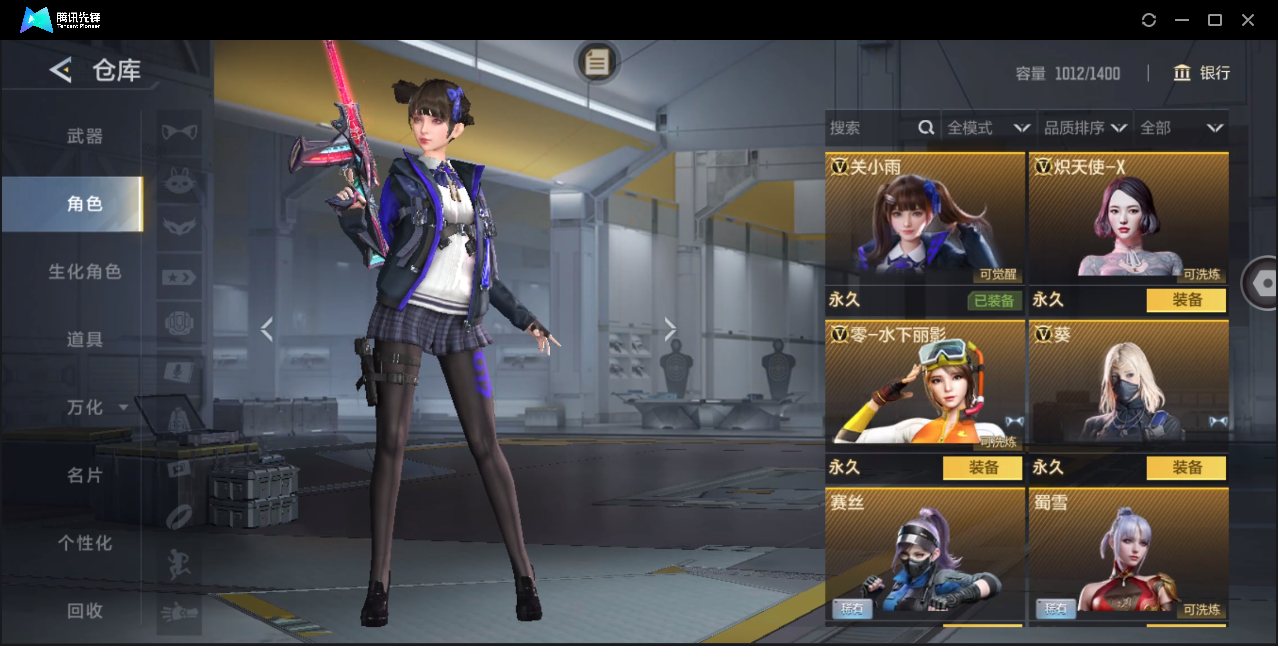Image resolution: width=1278 pixels, height=646 pixels.
Task: Select the 道具 category
Action: [85, 340]
